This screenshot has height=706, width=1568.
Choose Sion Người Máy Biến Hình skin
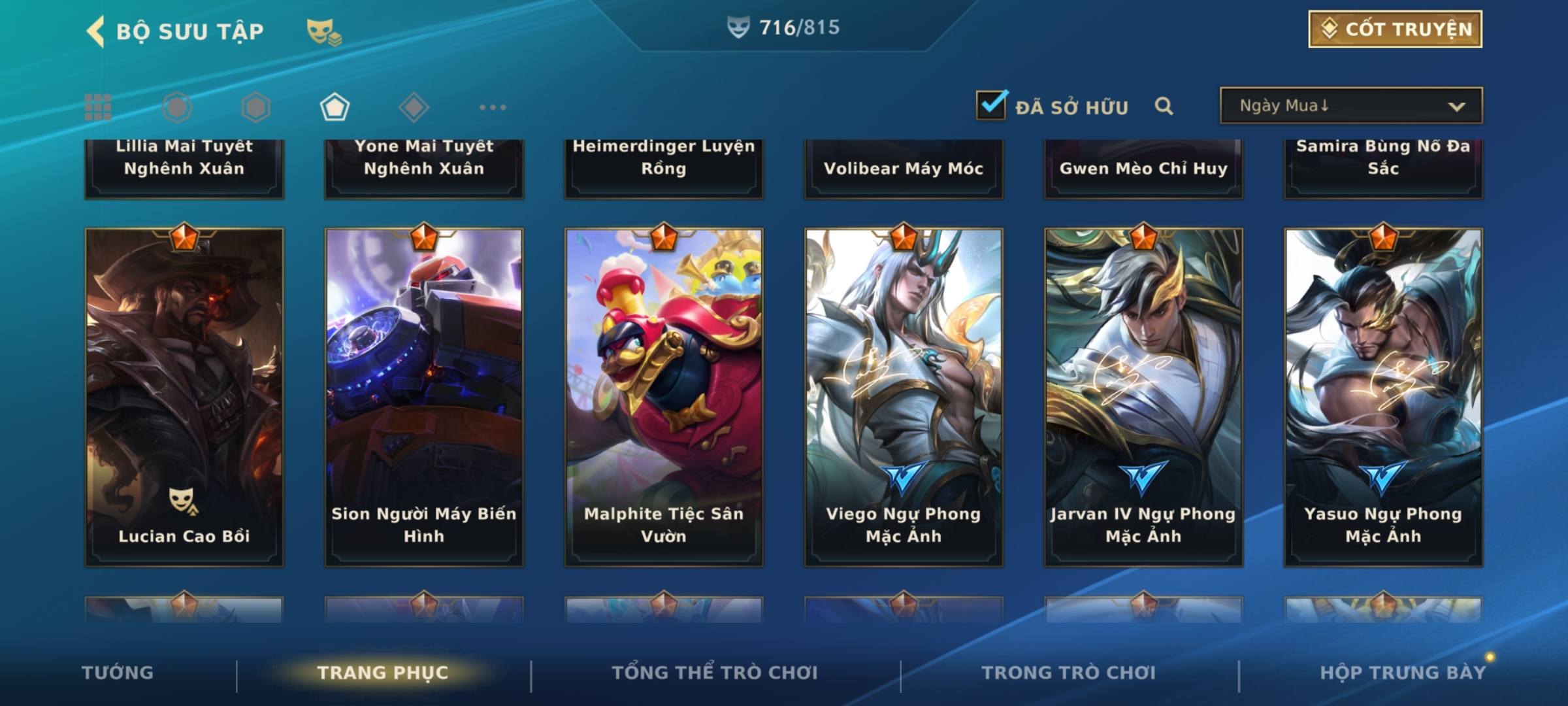click(x=424, y=396)
